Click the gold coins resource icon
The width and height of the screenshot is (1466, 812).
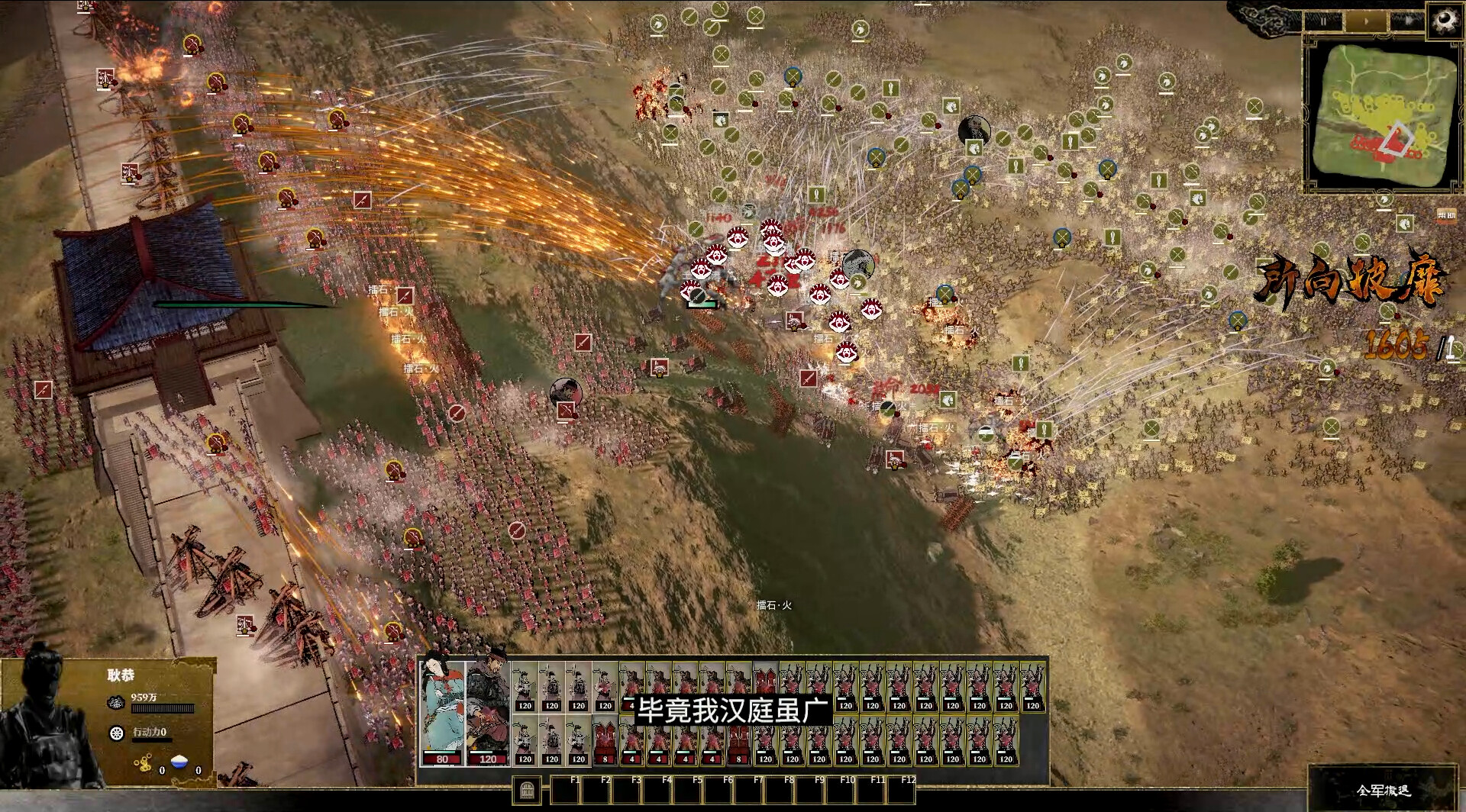[145, 762]
